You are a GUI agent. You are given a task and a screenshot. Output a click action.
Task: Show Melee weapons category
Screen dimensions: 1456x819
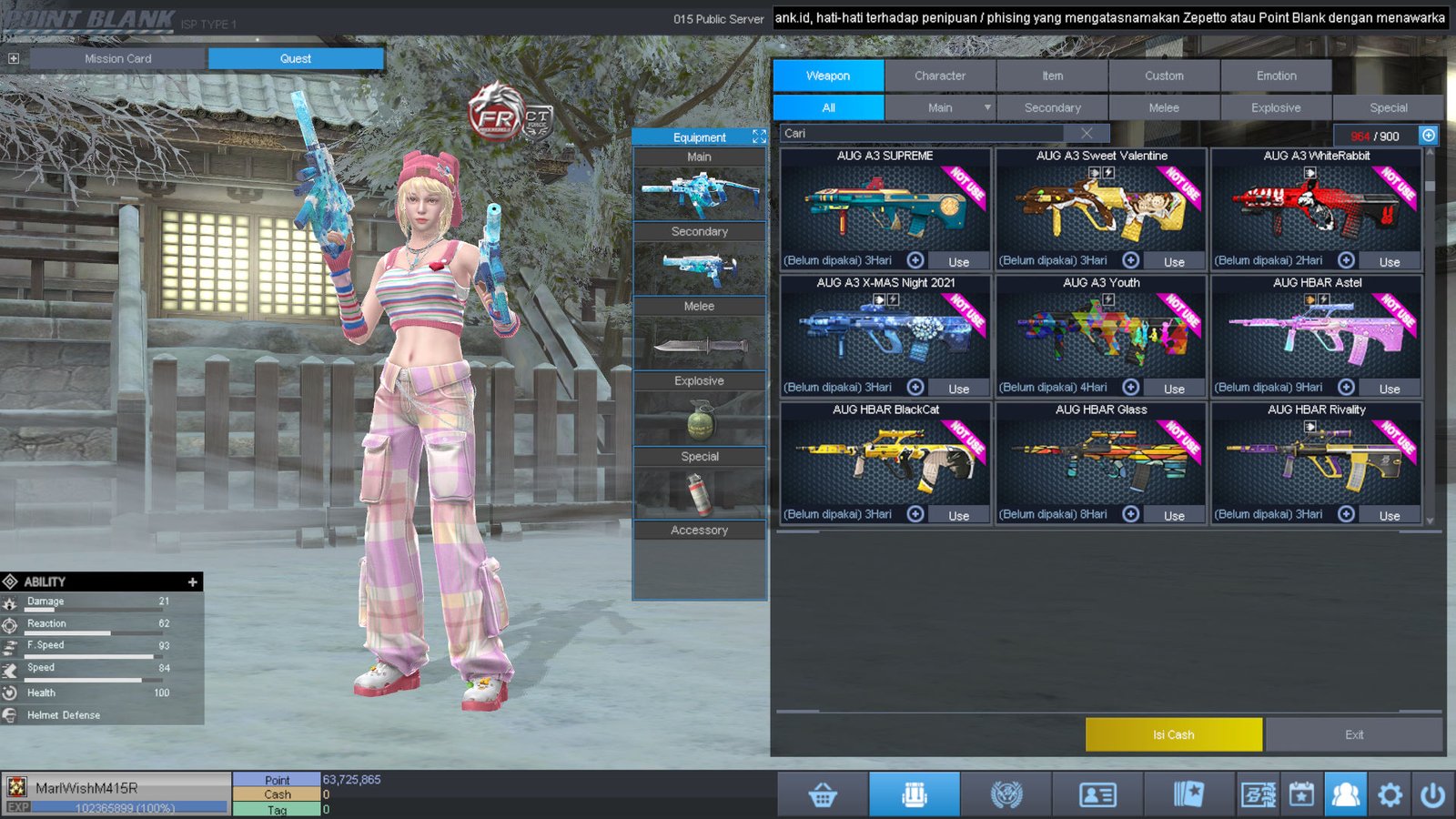pos(1163,107)
